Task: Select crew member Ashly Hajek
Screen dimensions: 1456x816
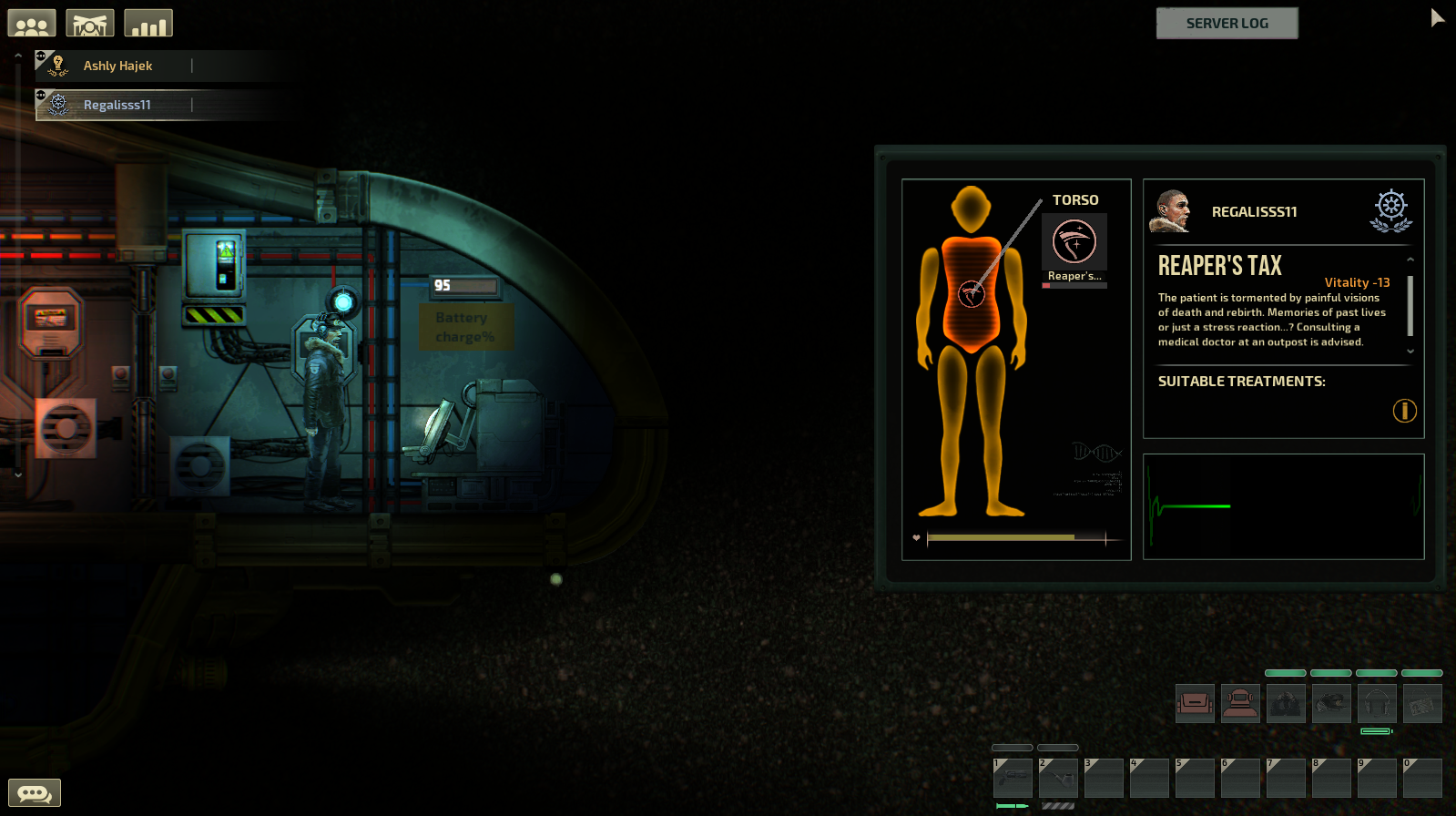Action: coord(117,66)
